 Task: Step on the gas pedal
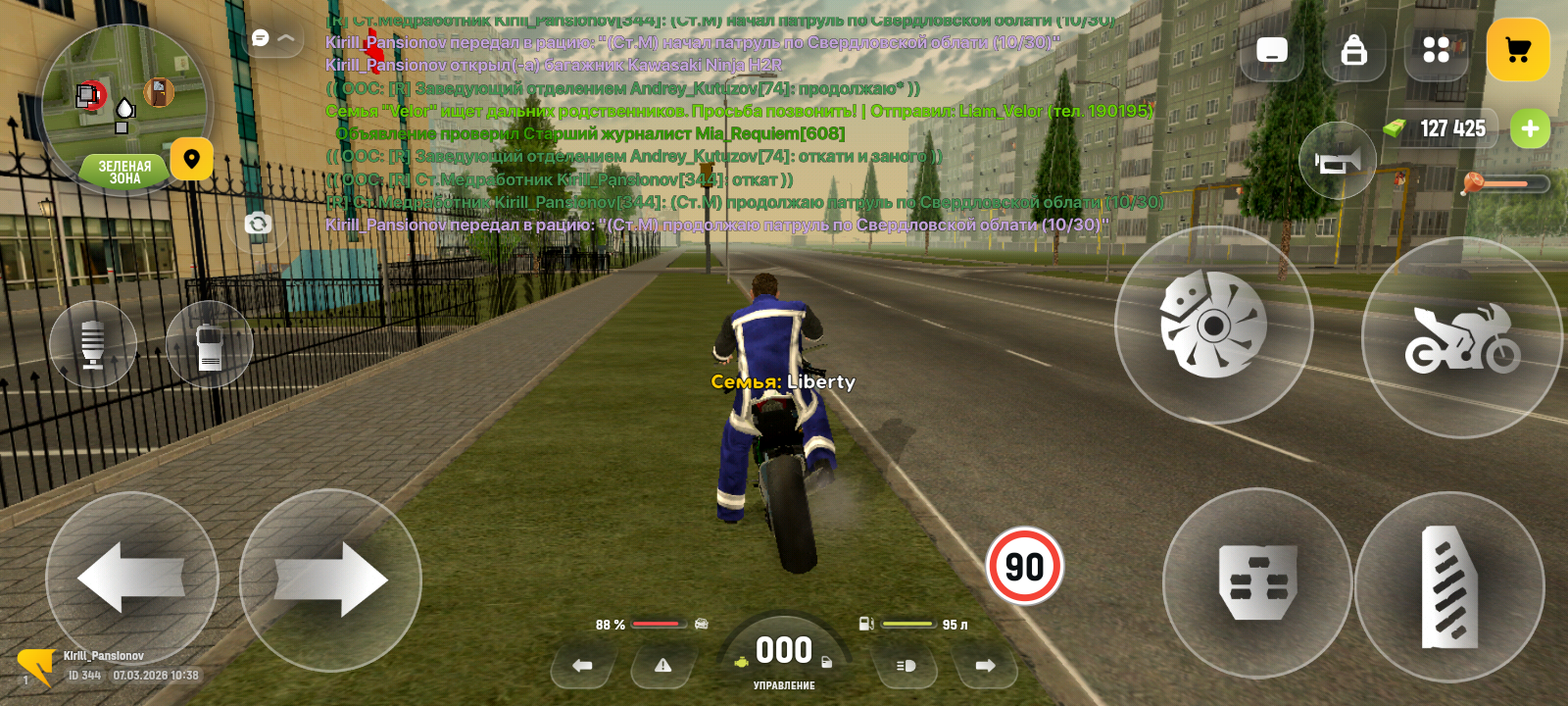tap(1449, 586)
